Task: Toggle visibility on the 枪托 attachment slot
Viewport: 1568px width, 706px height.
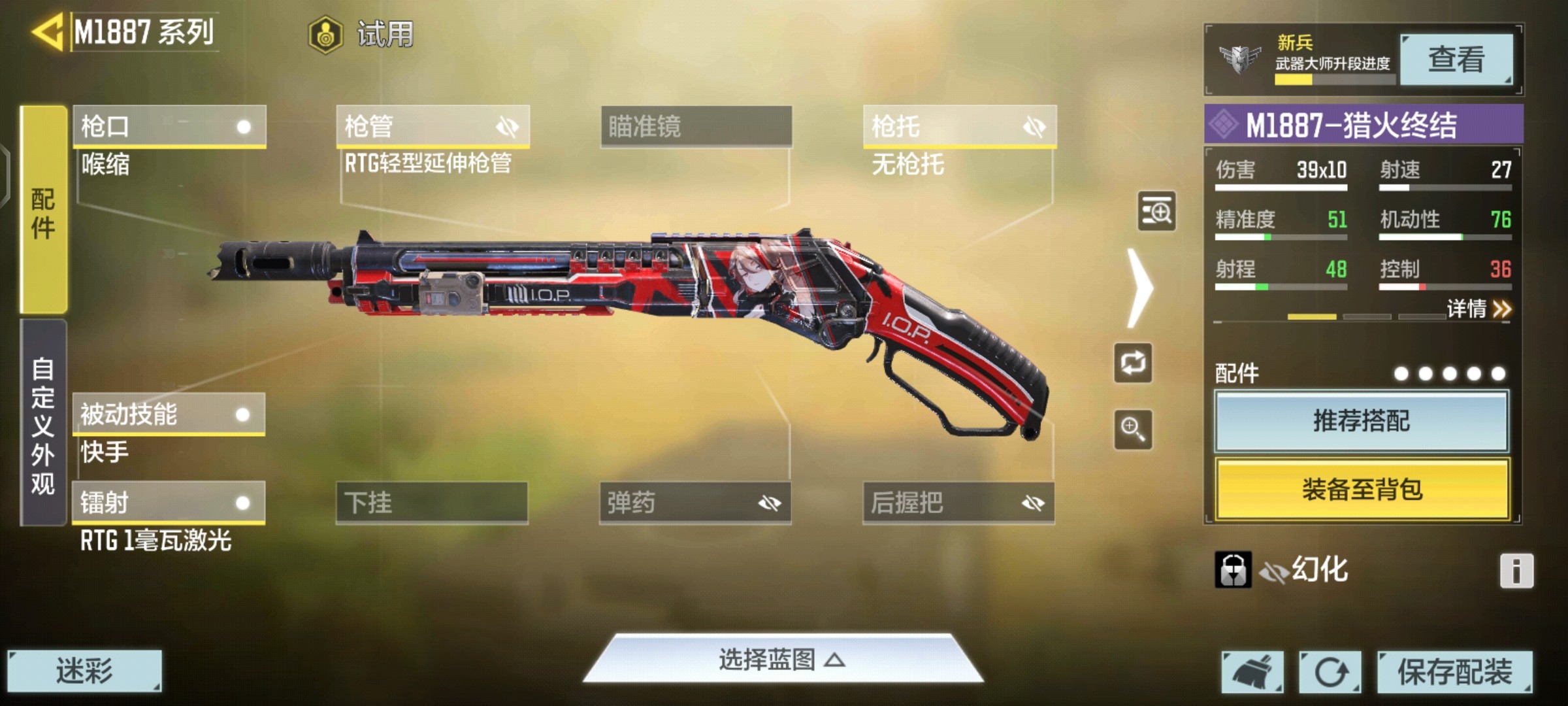Action: 1035,126
